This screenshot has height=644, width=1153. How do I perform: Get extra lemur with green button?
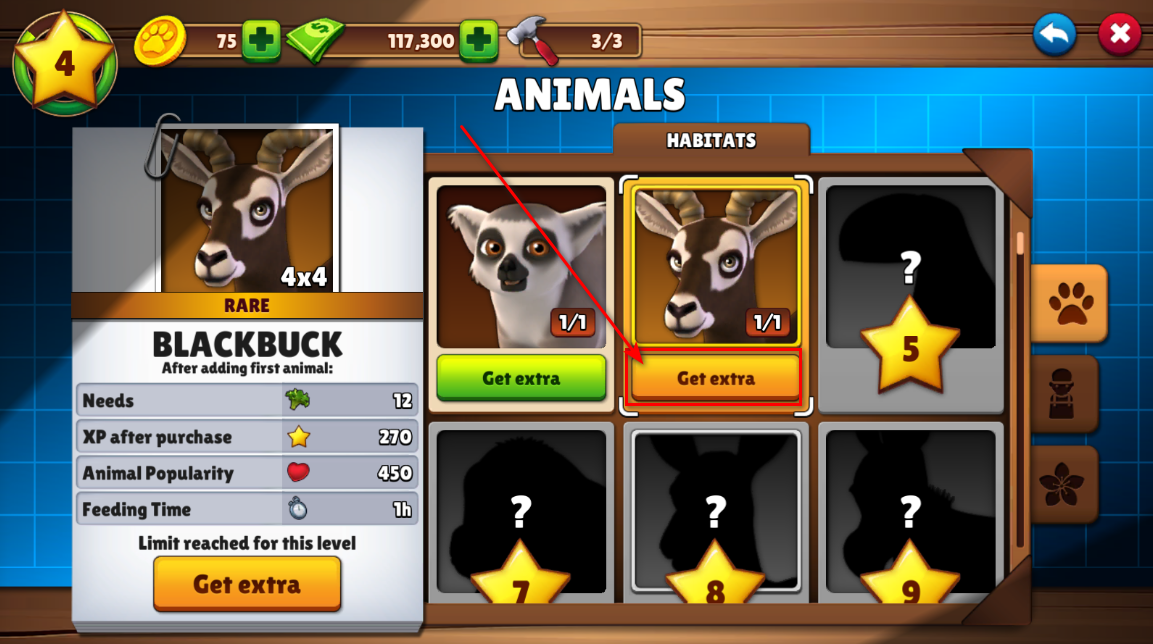[x=521, y=378]
